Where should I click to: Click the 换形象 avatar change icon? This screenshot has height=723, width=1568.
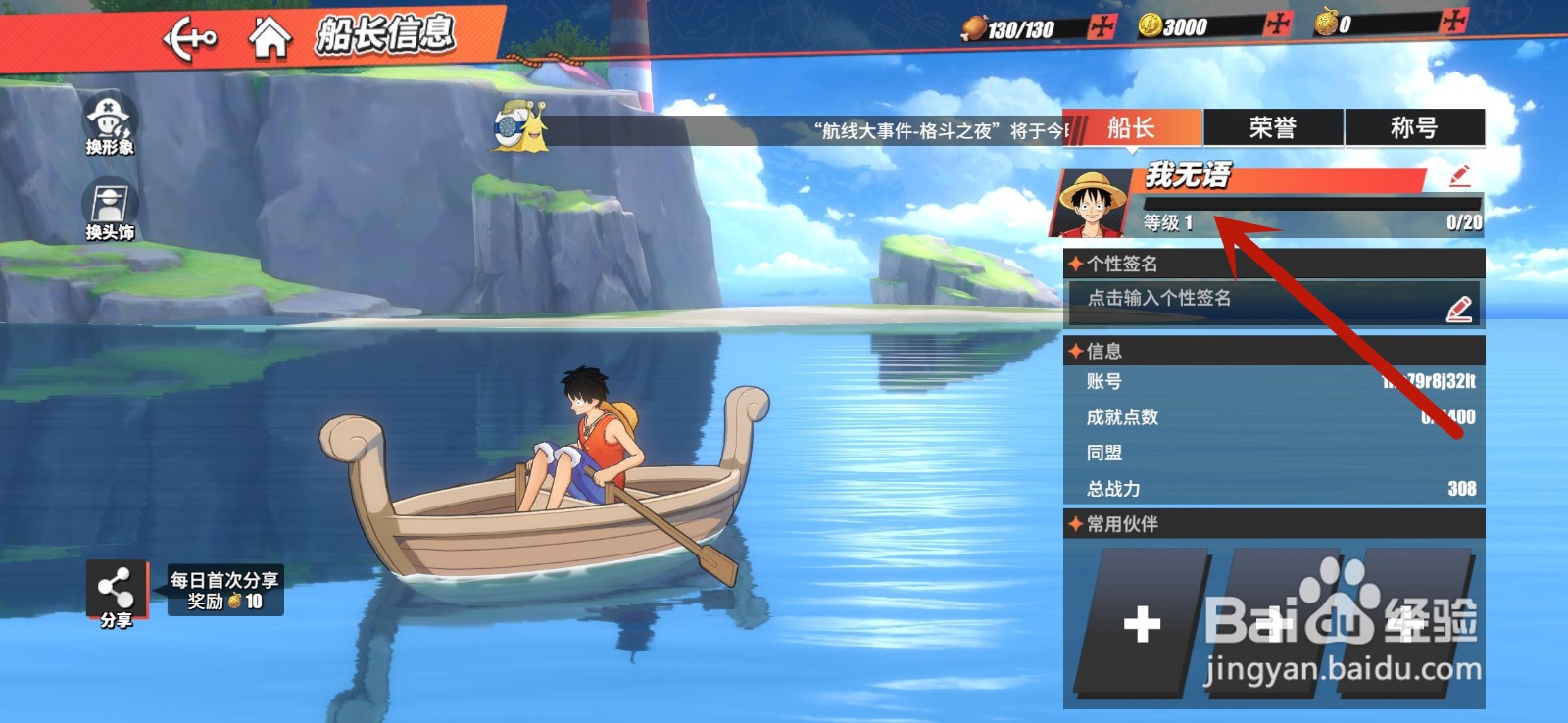point(108,120)
